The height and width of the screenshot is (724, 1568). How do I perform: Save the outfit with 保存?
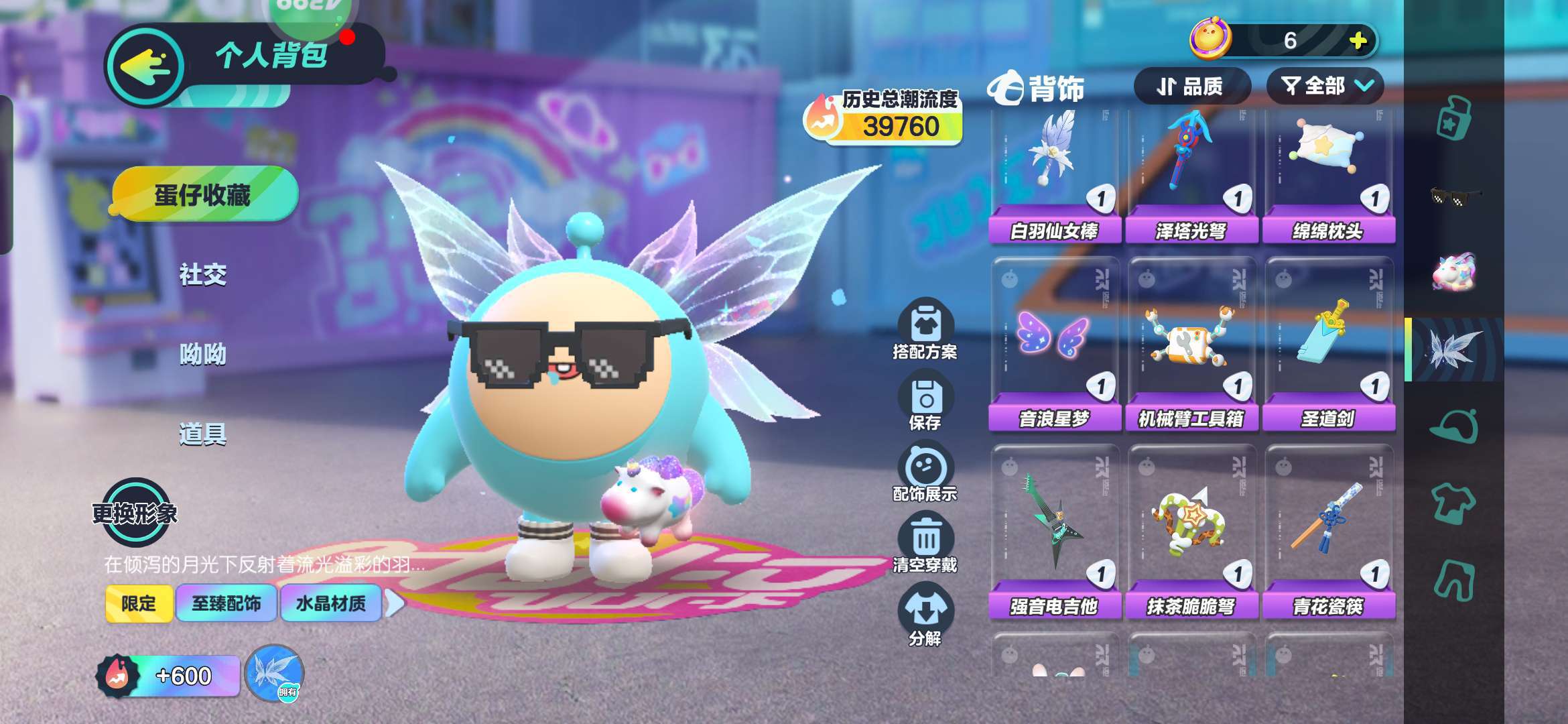pos(925,402)
